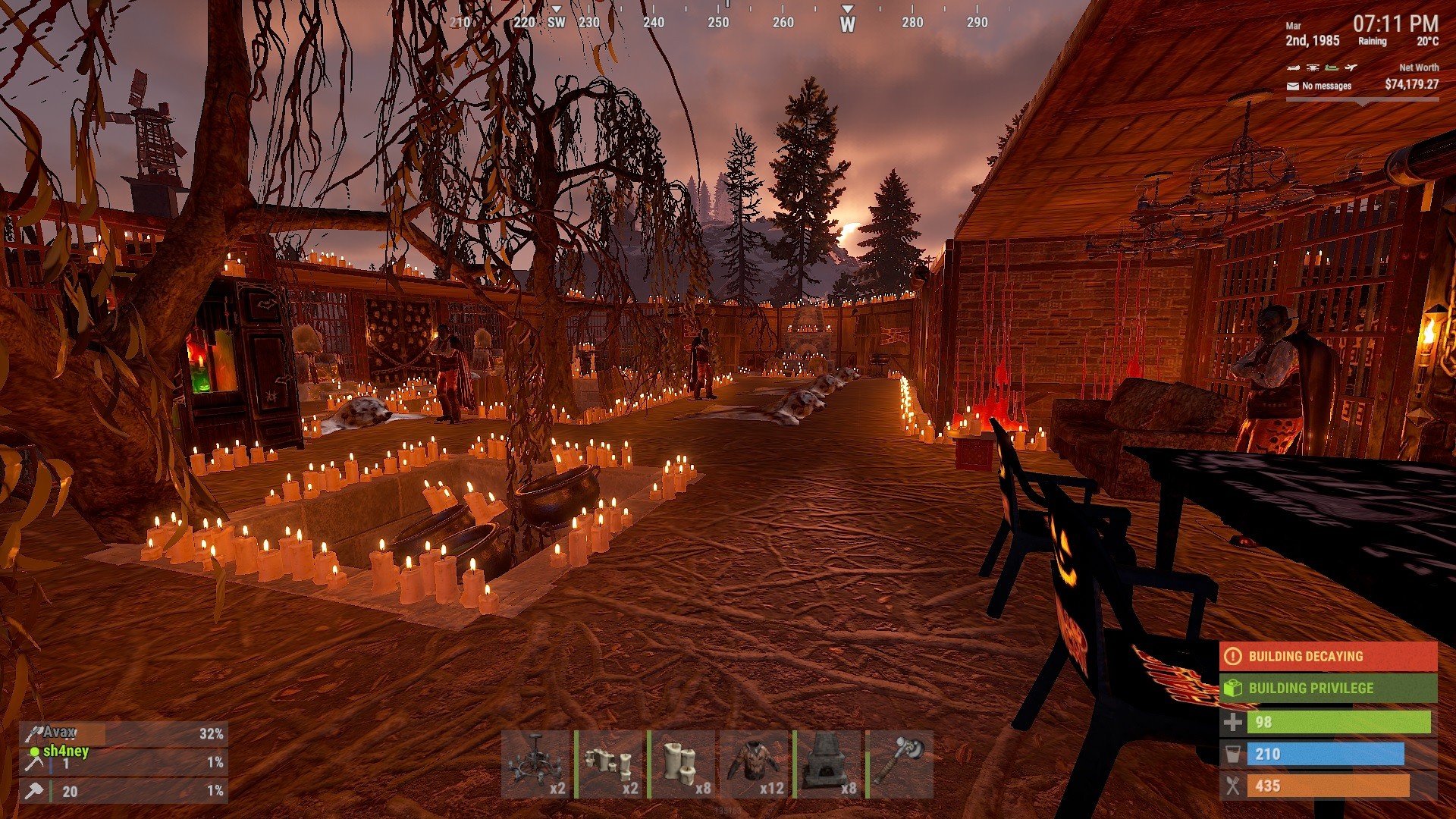
Task: Click the Building Decaying warning
Action: [1328, 657]
